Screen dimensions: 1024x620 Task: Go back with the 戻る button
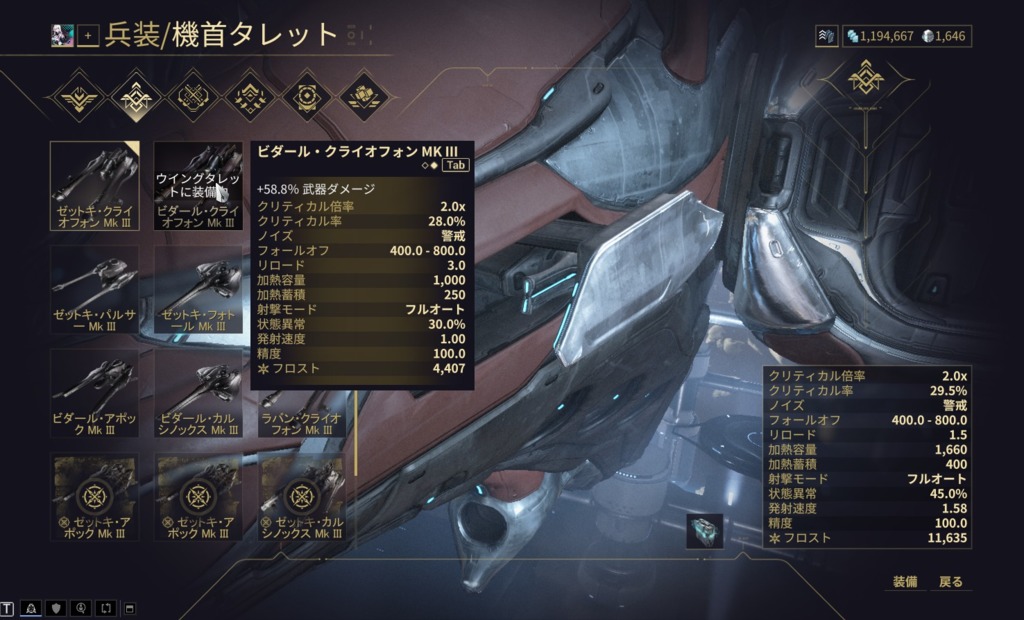950,582
